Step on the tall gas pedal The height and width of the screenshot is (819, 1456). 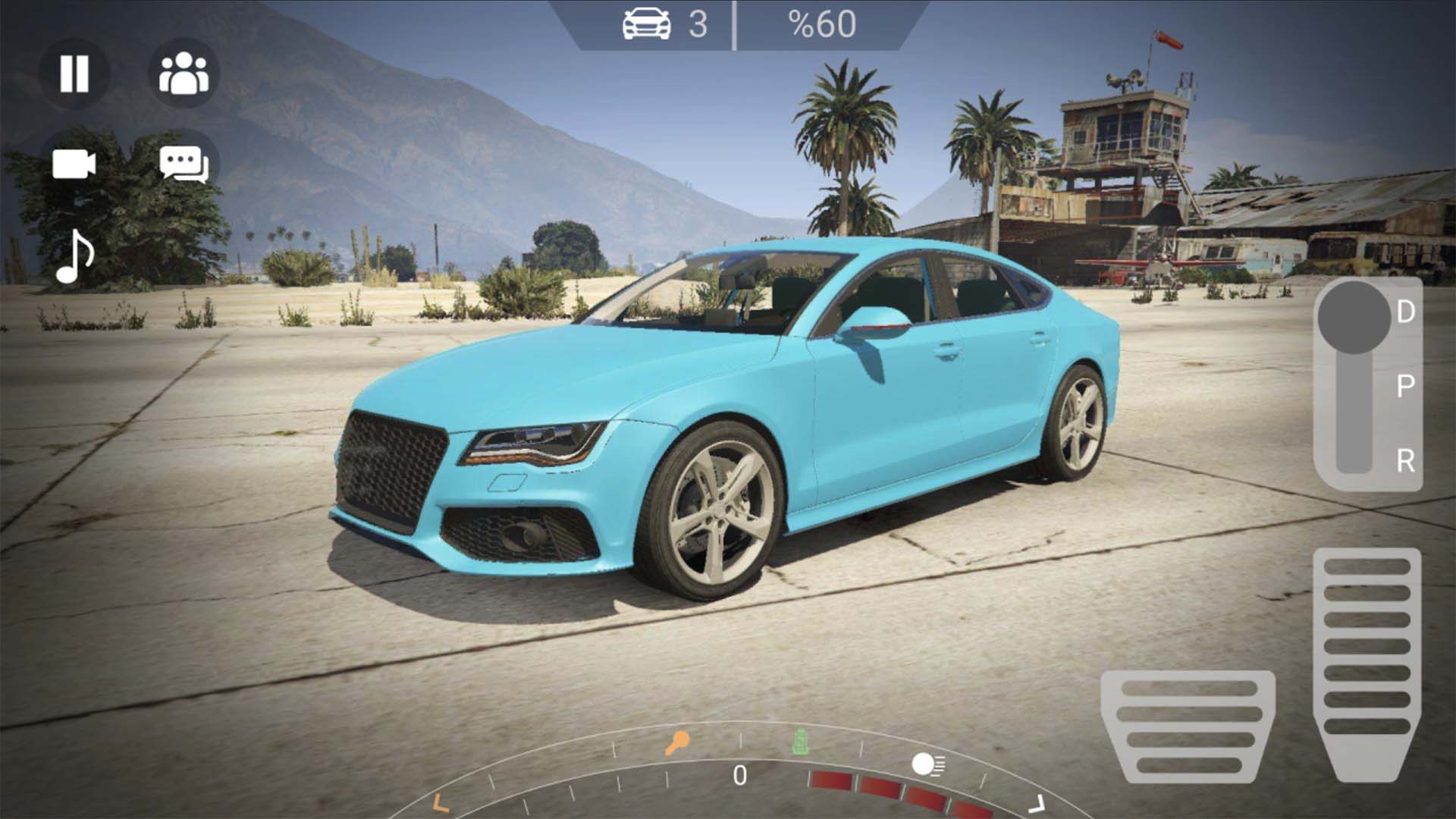pyautogui.click(x=1367, y=664)
